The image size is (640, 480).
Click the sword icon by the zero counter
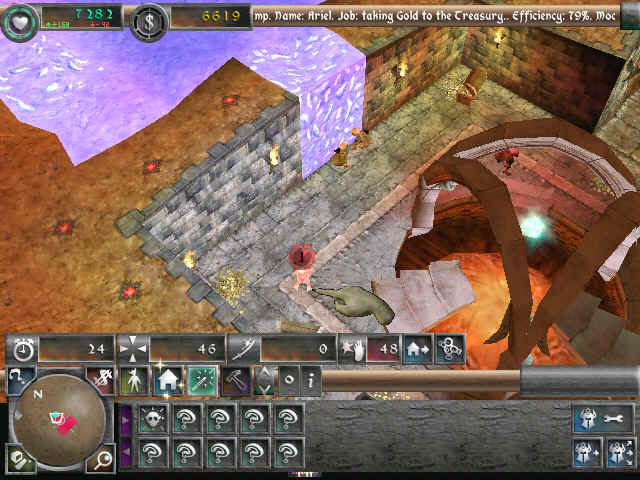(x=245, y=349)
